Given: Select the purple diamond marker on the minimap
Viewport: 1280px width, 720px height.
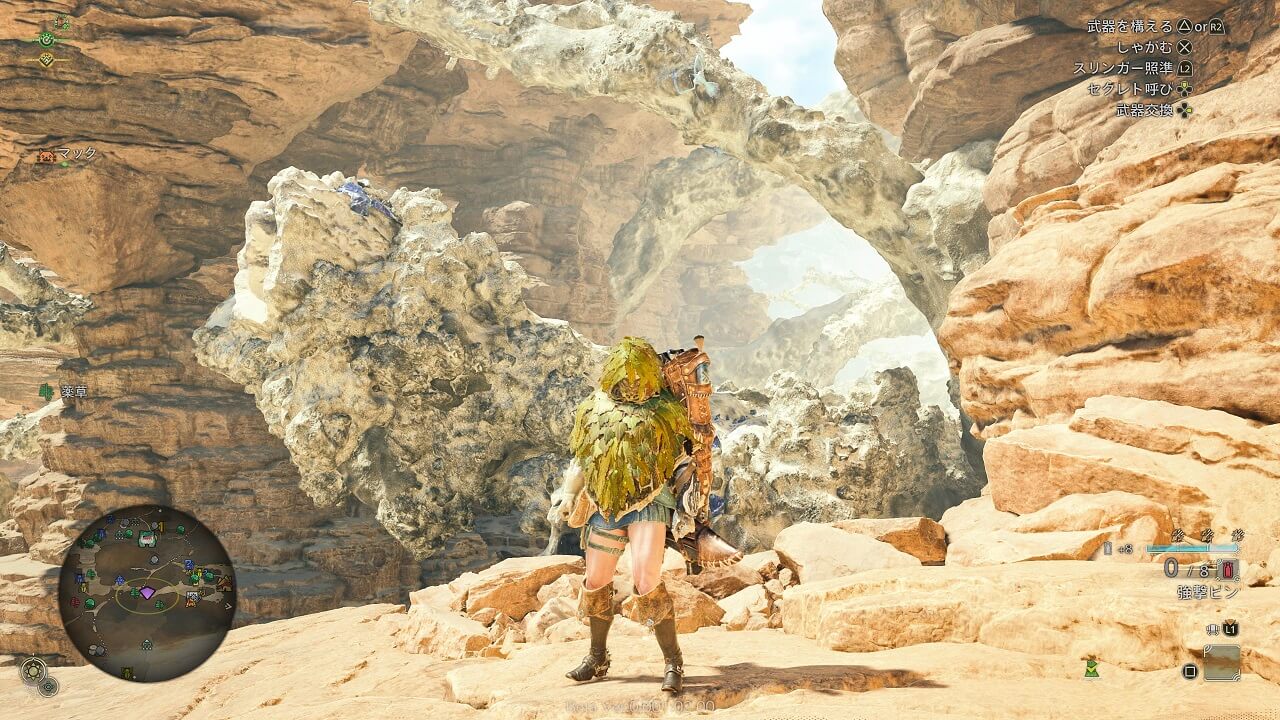Looking at the screenshot, I should [x=147, y=593].
